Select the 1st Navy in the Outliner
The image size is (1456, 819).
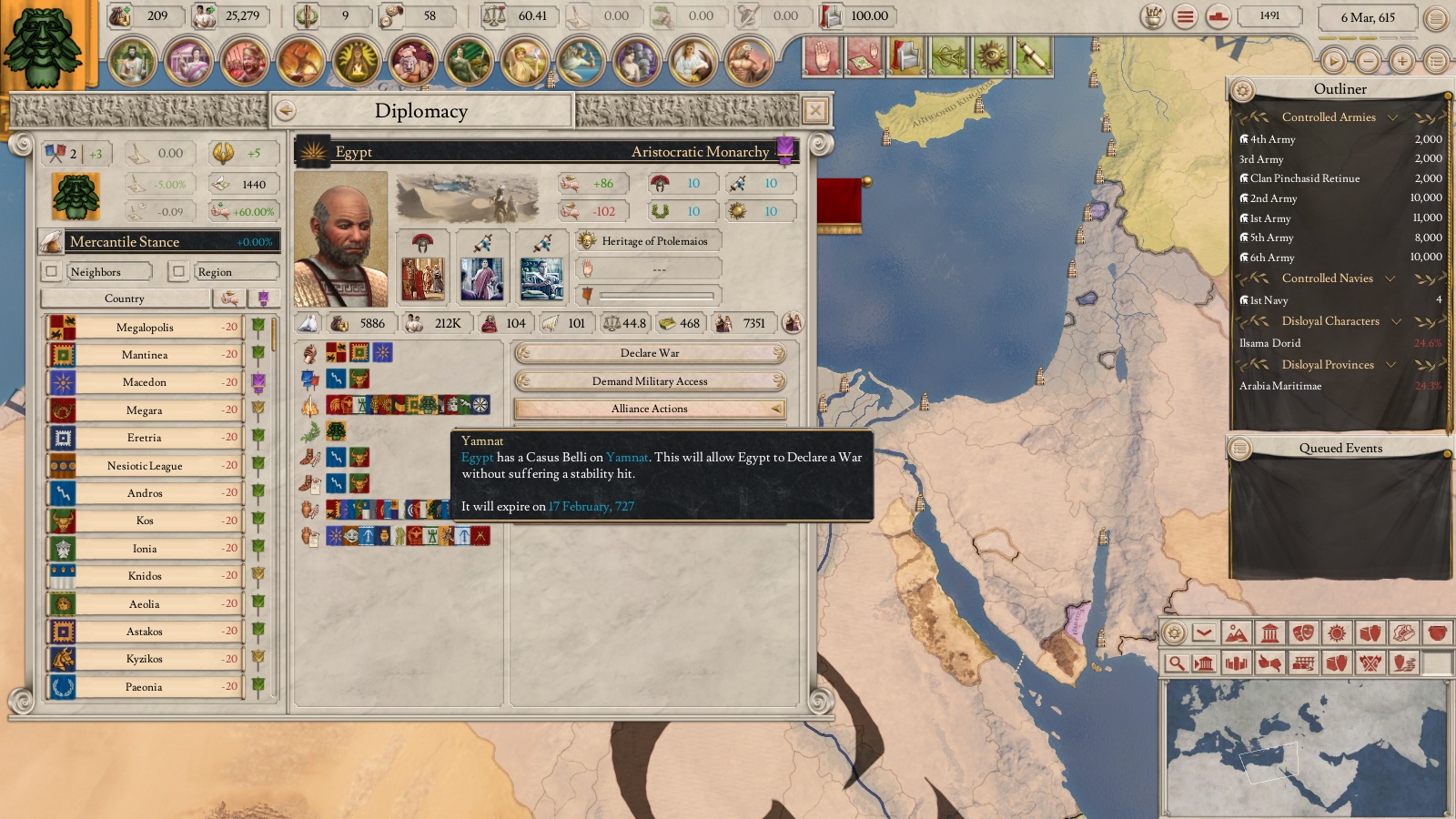click(x=1269, y=300)
